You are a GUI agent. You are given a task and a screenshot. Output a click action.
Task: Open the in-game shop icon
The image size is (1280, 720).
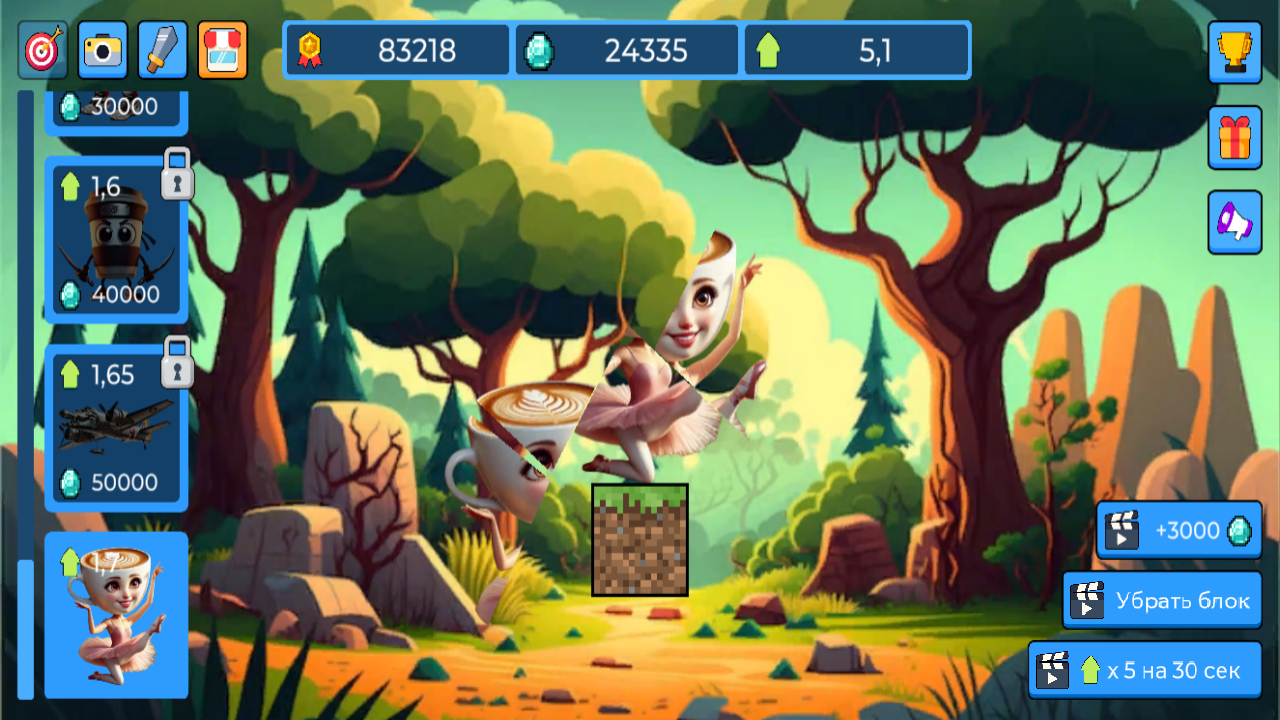(222, 50)
